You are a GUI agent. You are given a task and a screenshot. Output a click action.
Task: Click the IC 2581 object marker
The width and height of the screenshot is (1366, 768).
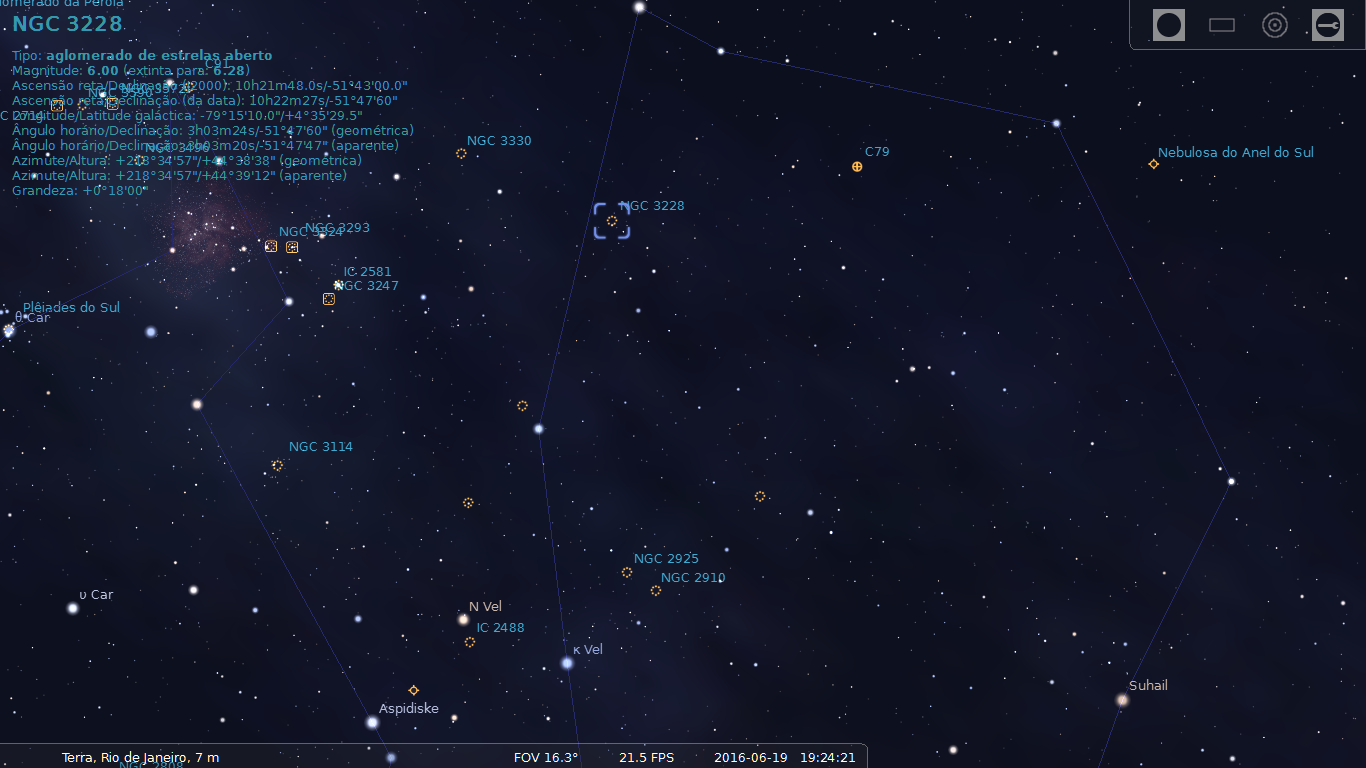338,284
